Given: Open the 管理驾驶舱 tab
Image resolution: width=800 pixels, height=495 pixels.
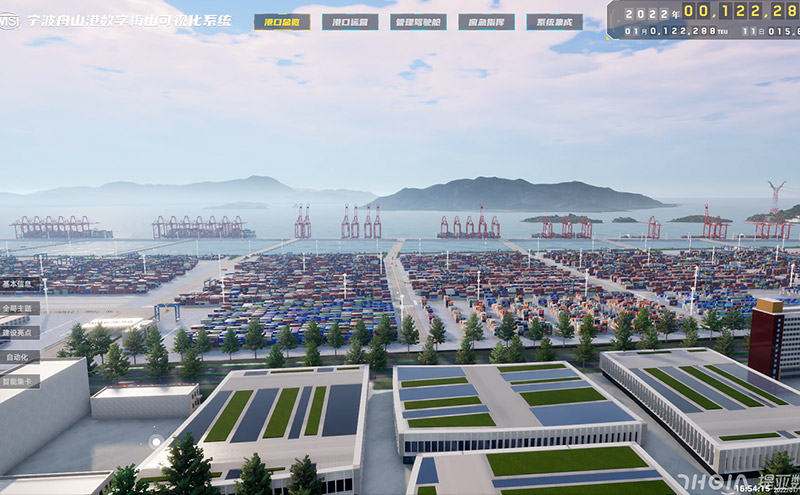Looking at the screenshot, I should pos(418,22).
